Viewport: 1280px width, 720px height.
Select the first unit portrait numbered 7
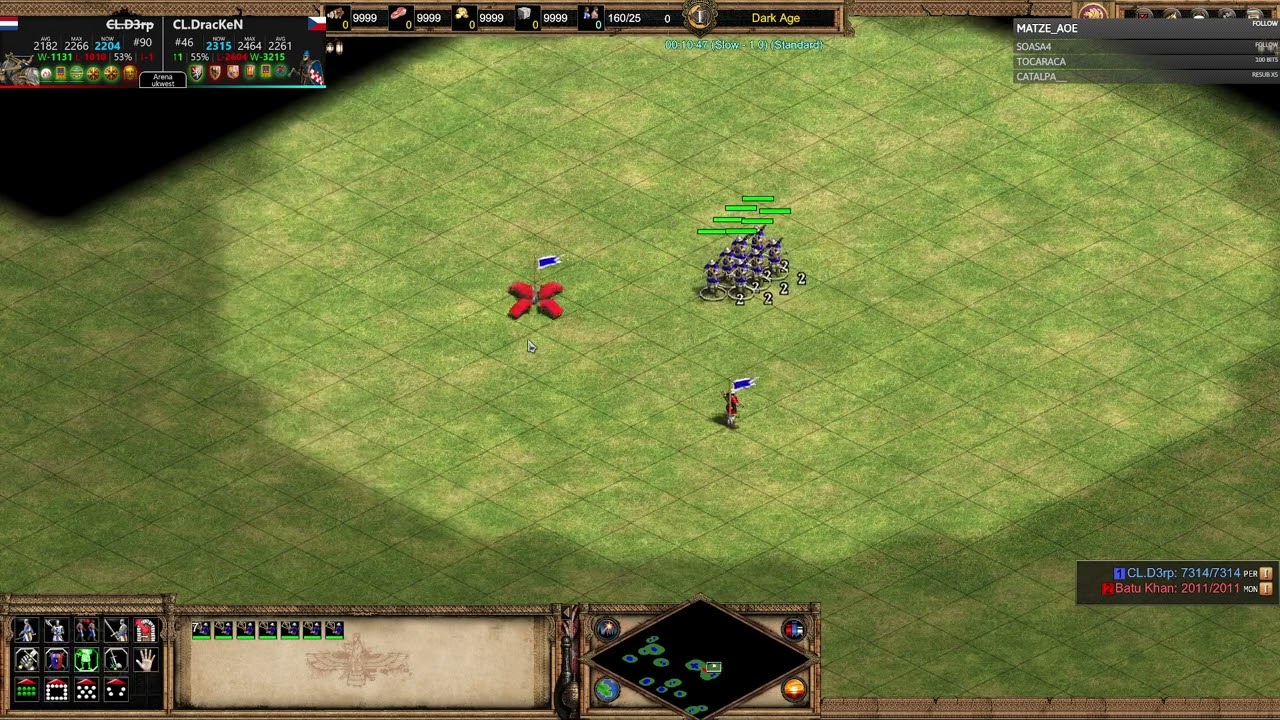201,629
